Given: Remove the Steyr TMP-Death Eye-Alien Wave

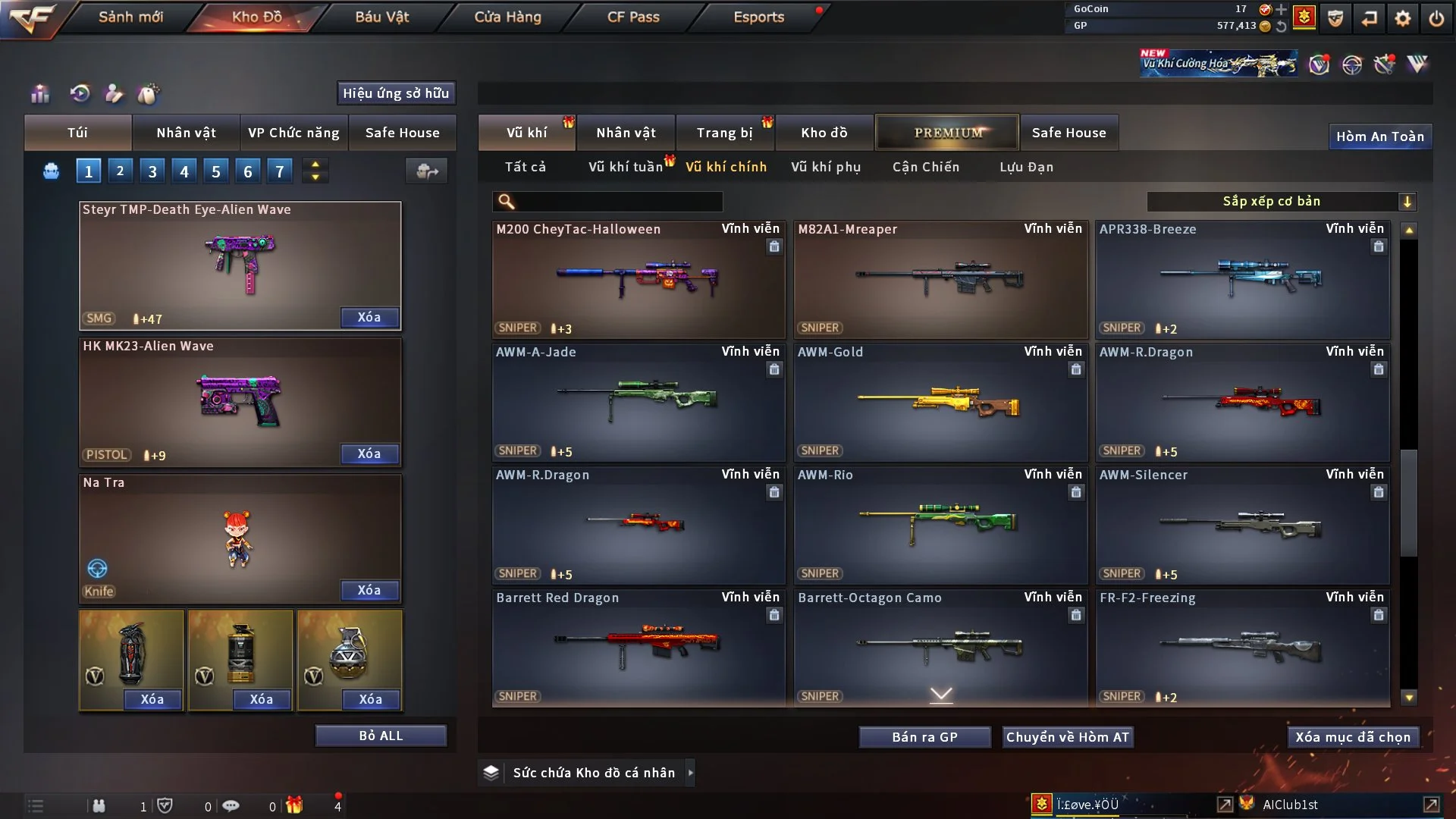Looking at the screenshot, I should pyautogui.click(x=369, y=317).
